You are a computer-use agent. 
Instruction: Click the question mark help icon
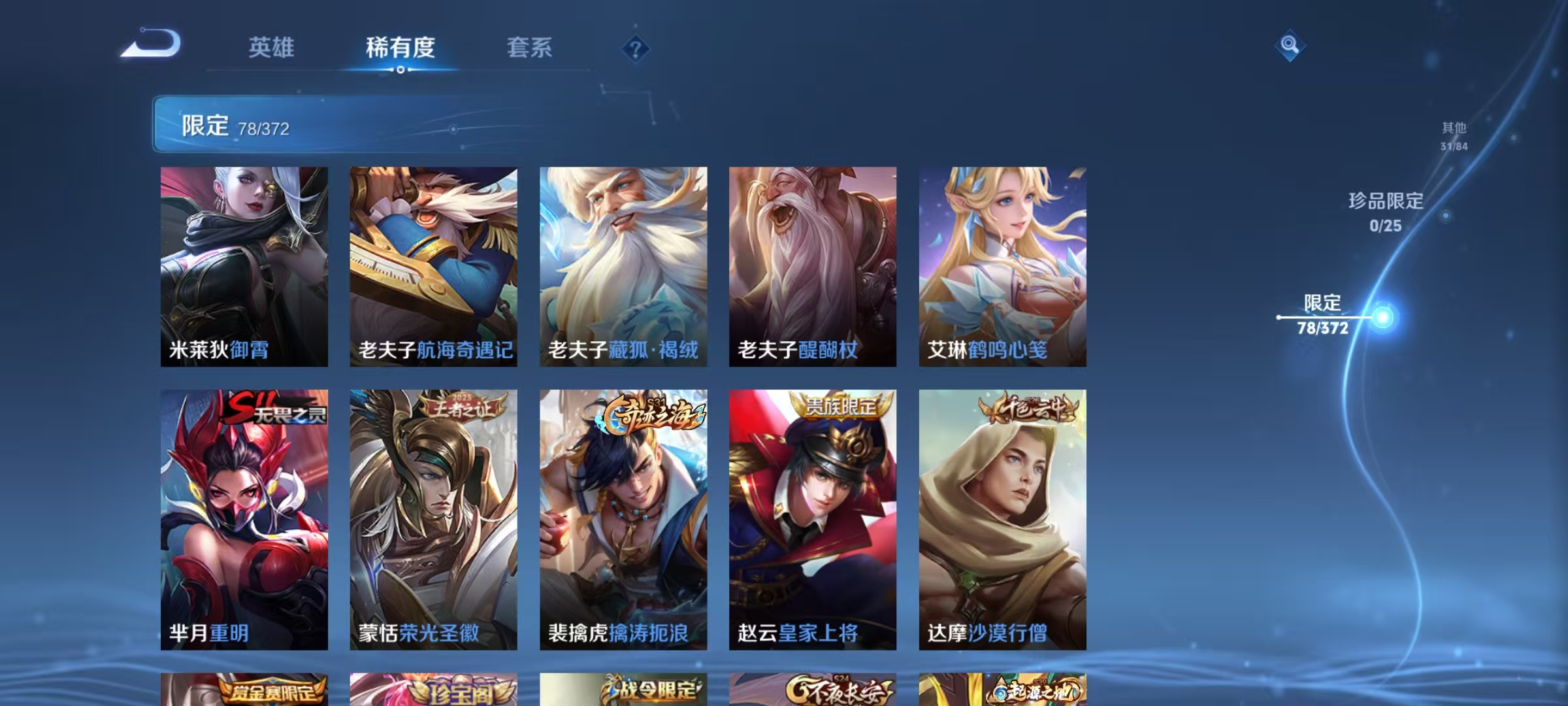[x=638, y=49]
